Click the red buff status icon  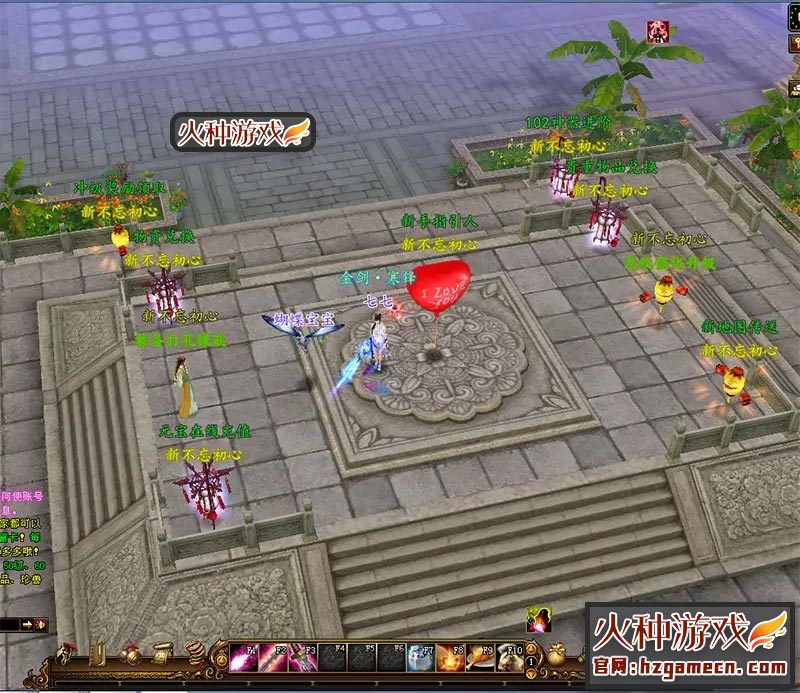pyautogui.click(x=657, y=29)
